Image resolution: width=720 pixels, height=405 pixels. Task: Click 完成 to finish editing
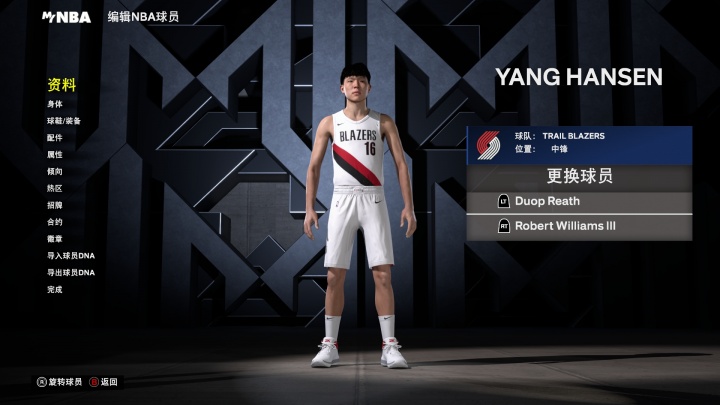tap(54, 290)
